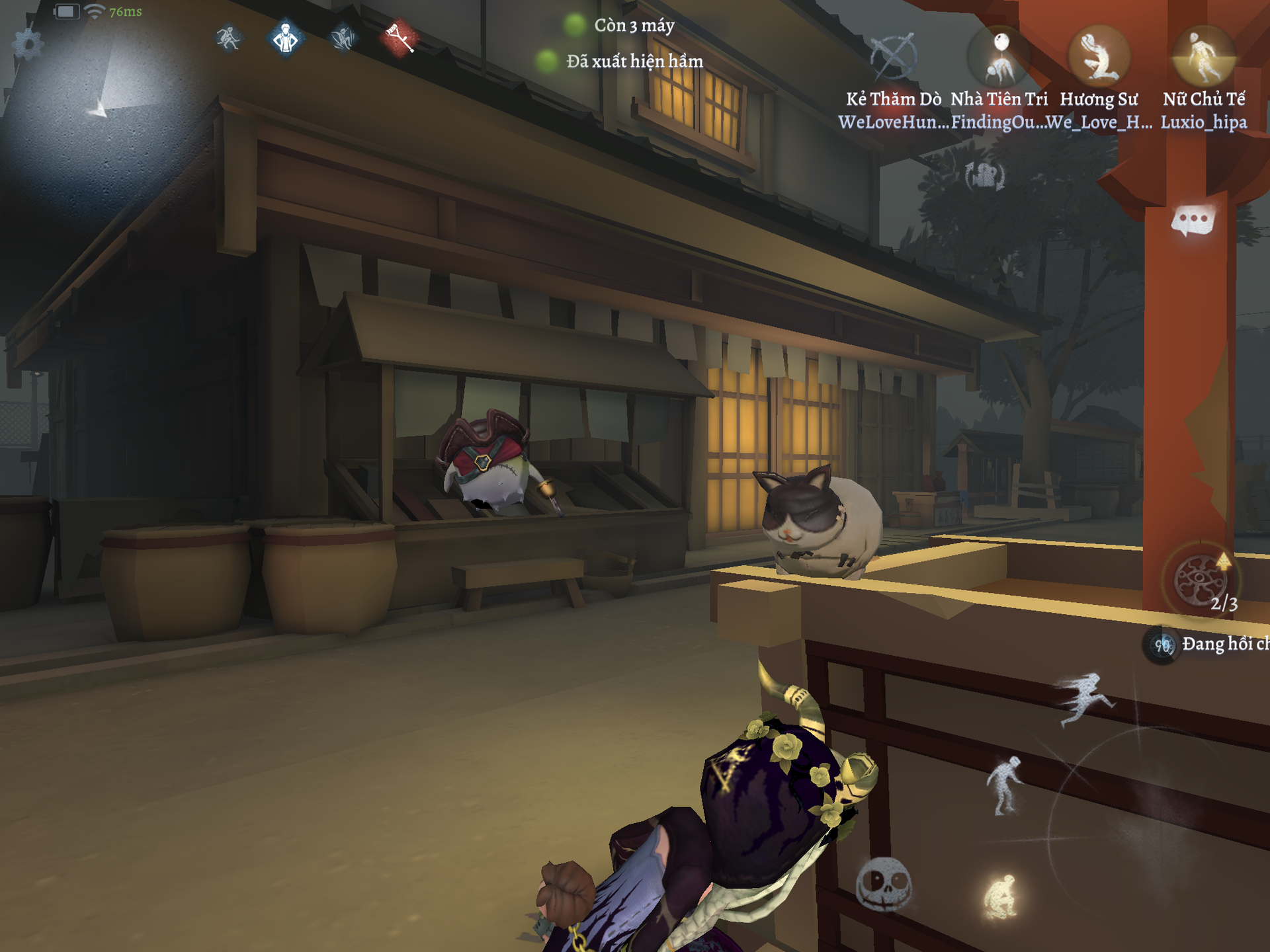The height and width of the screenshot is (952, 1270).
Task: Tap the walking figure stance icon
Action: (1005, 787)
